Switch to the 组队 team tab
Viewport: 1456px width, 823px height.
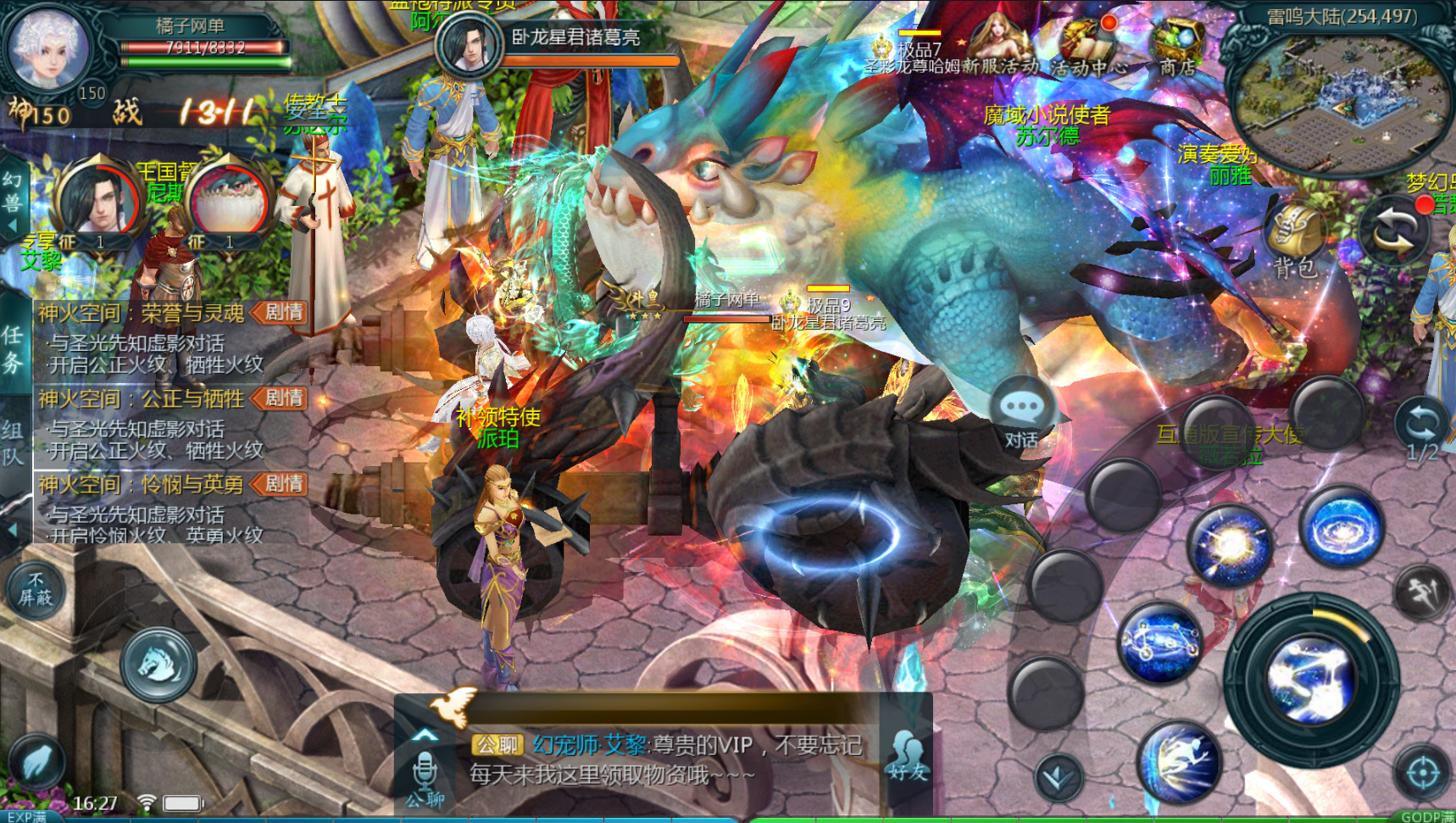tap(13, 443)
